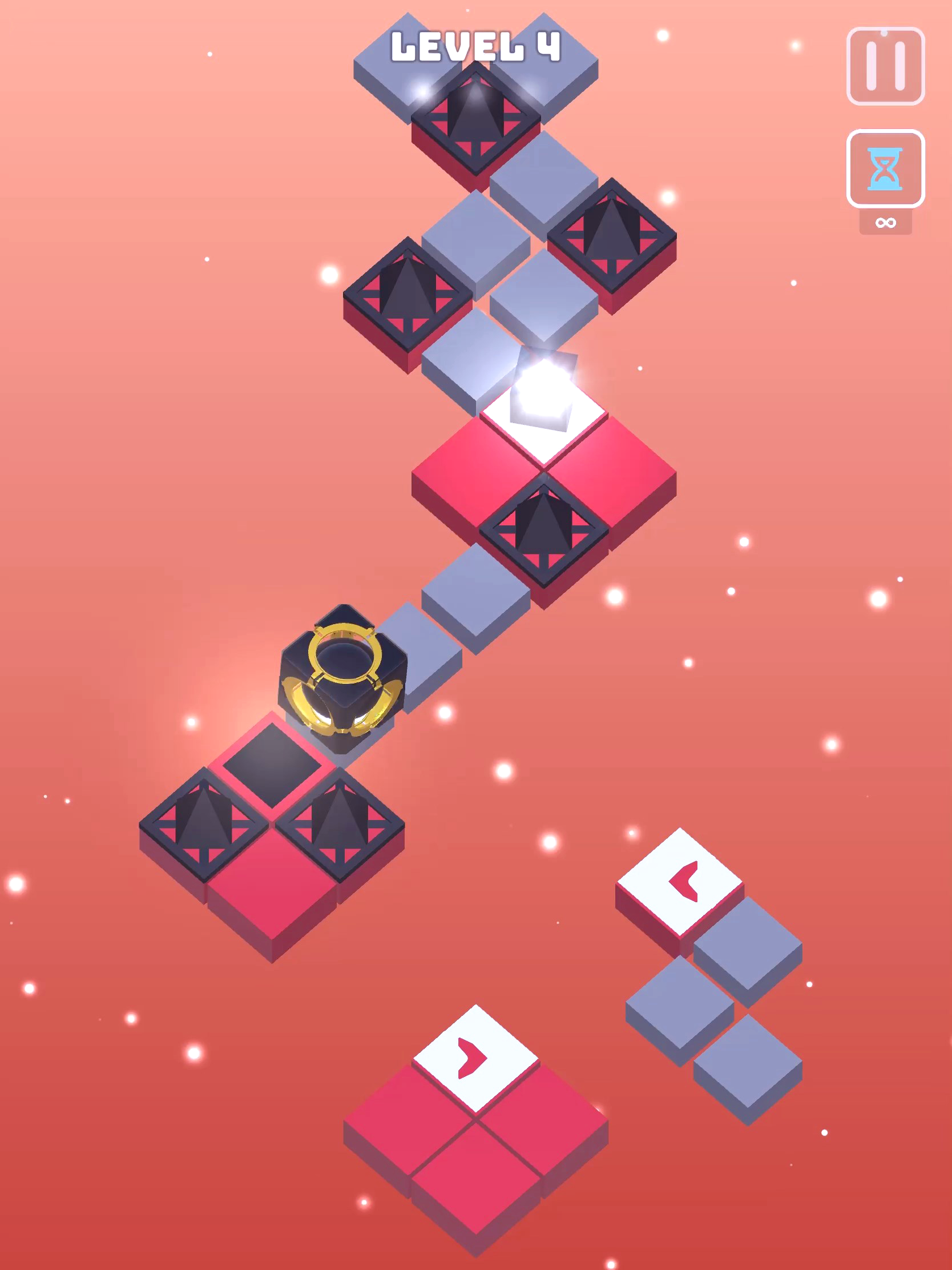This screenshot has height=1270, width=952.
Task: Click the glowing white goal tile
Action: [x=542, y=411]
